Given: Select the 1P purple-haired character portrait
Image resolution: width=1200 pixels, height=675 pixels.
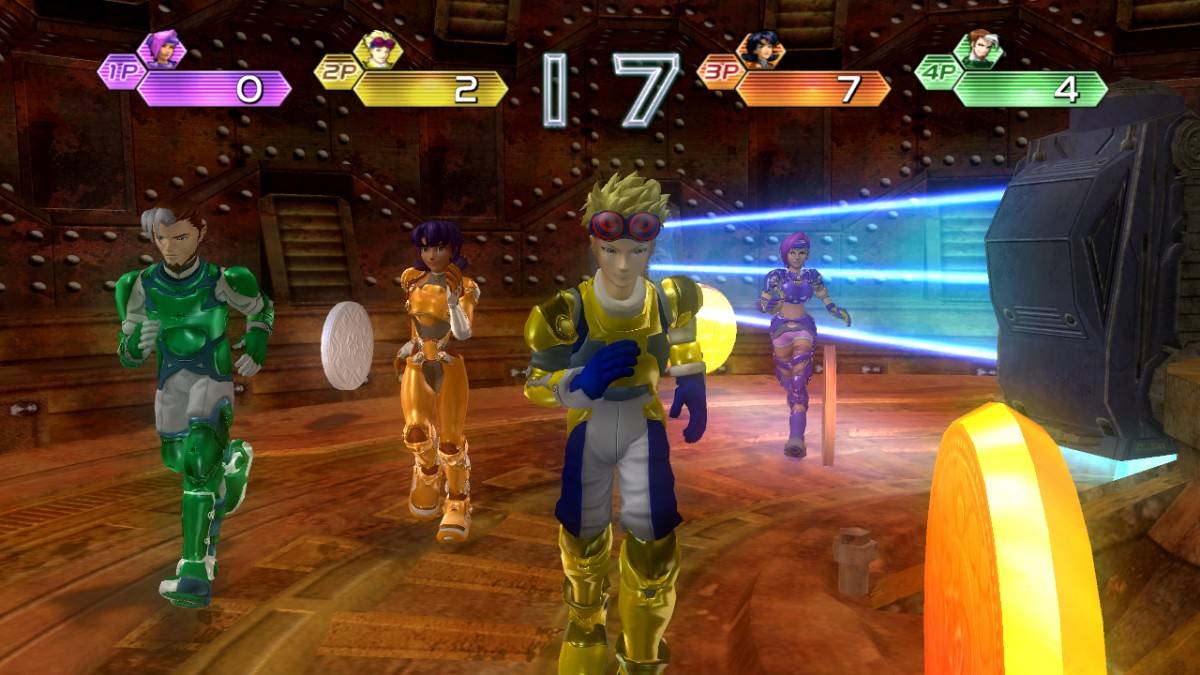Looking at the screenshot, I should (x=162, y=49).
